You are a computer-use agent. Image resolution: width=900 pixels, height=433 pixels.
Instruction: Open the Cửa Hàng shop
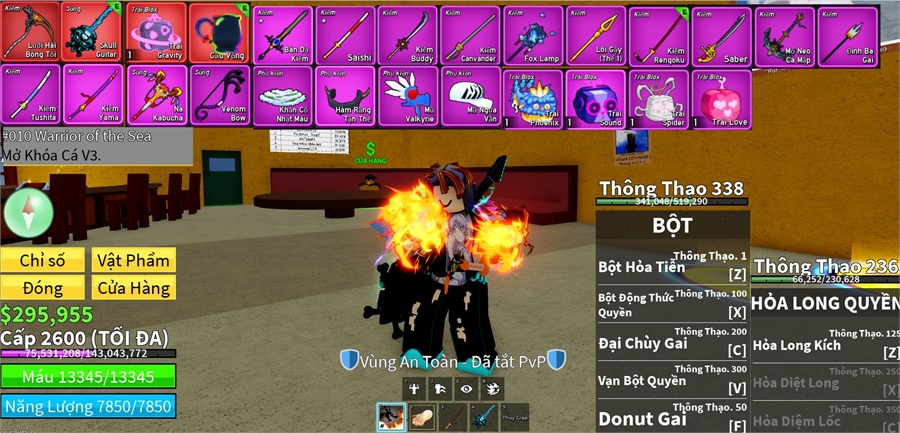coord(133,288)
